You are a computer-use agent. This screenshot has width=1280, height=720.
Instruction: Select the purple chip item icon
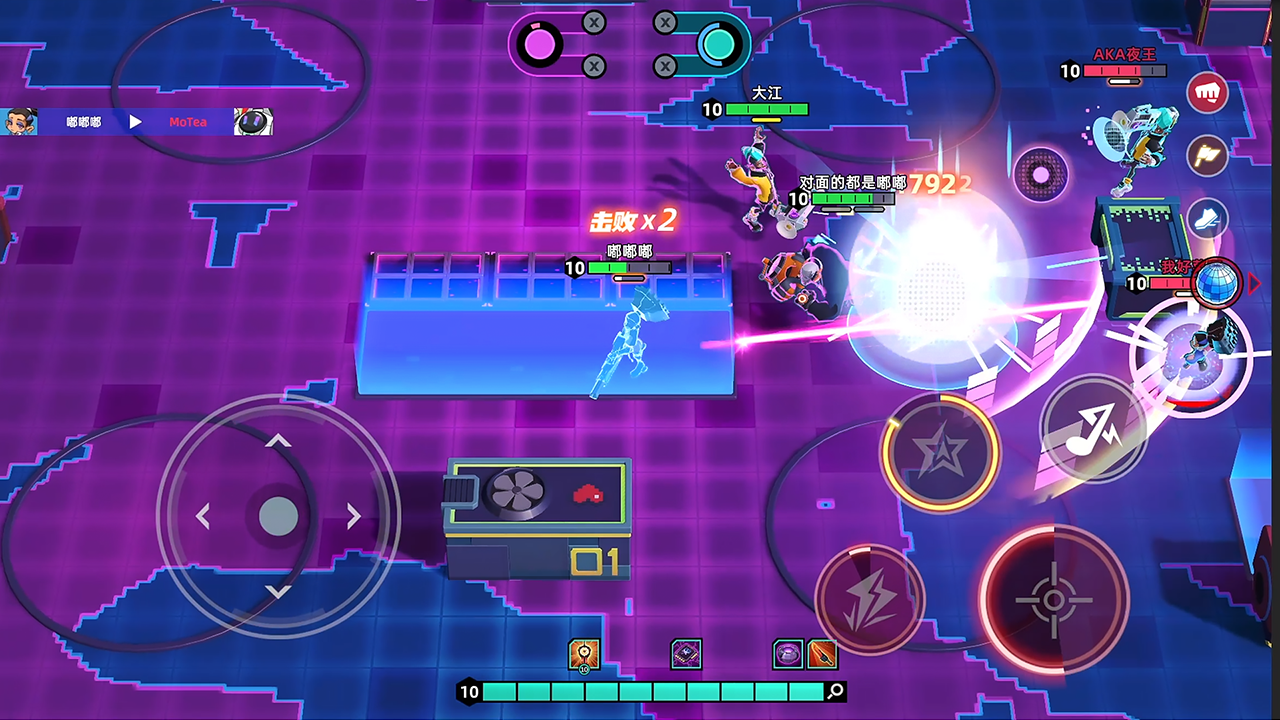pos(686,654)
